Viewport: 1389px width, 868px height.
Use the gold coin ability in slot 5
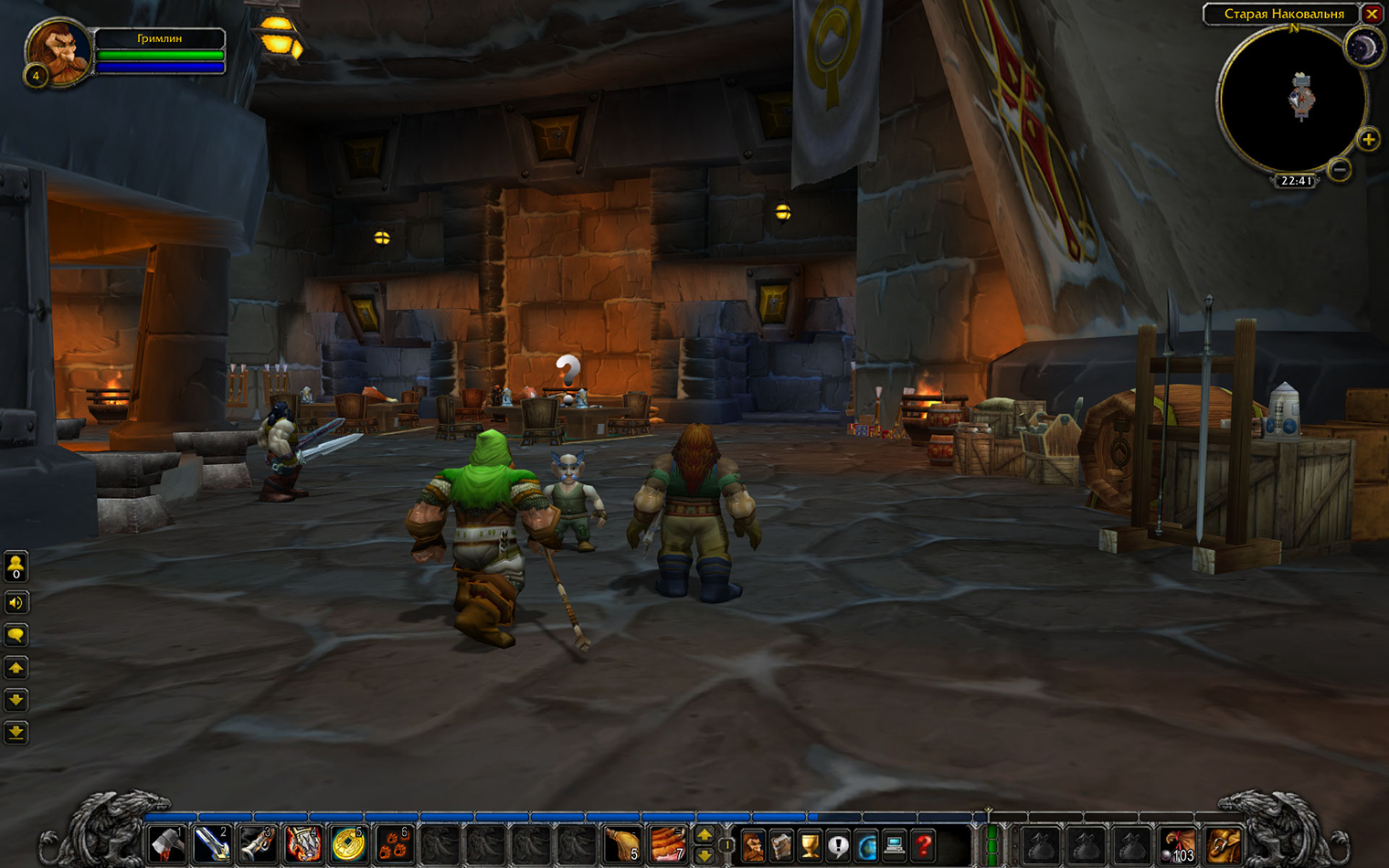coord(348,844)
